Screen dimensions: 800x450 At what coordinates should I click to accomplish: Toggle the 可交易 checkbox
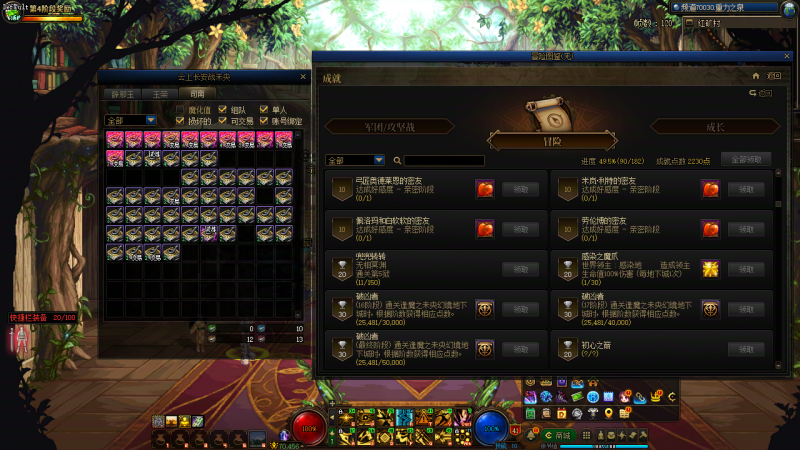tap(222, 120)
